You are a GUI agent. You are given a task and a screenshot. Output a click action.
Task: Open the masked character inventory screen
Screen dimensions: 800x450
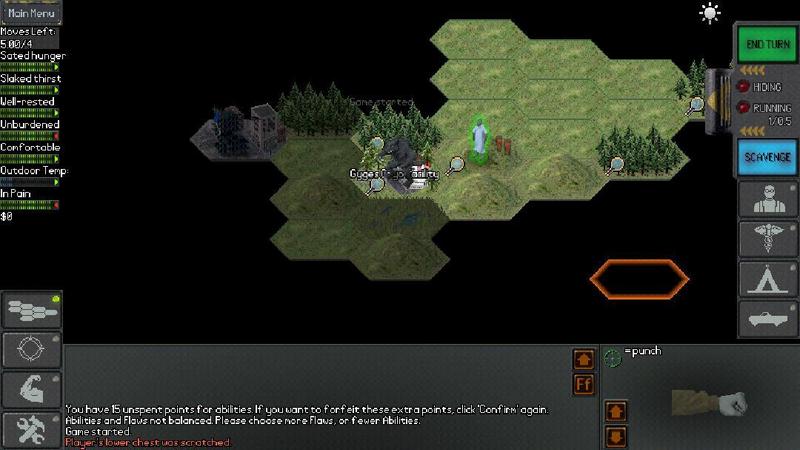[767, 199]
